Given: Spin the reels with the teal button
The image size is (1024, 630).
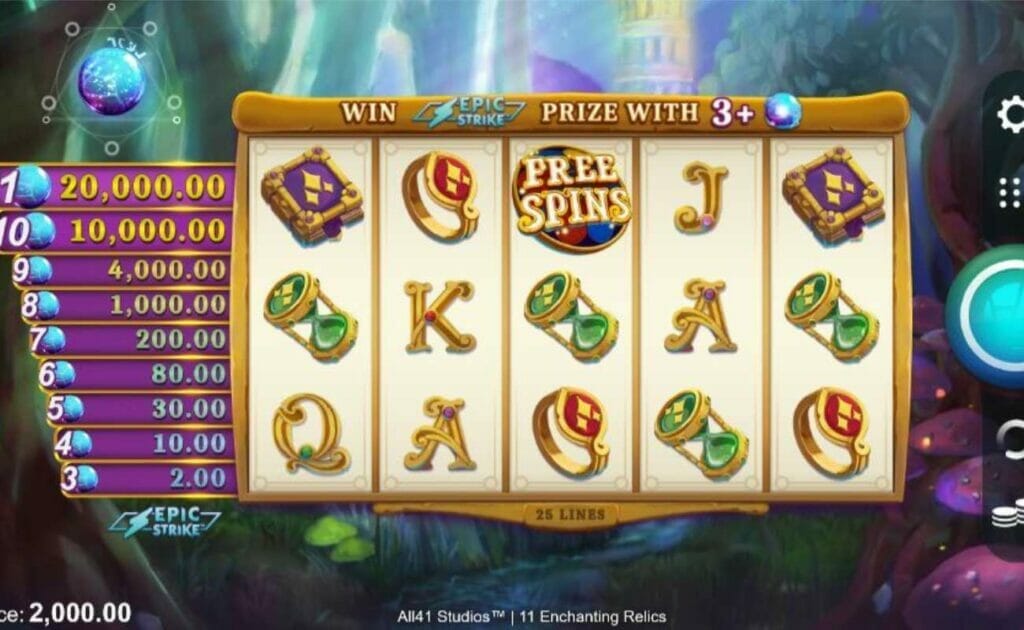Looking at the screenshot, I should coord(990,315).
